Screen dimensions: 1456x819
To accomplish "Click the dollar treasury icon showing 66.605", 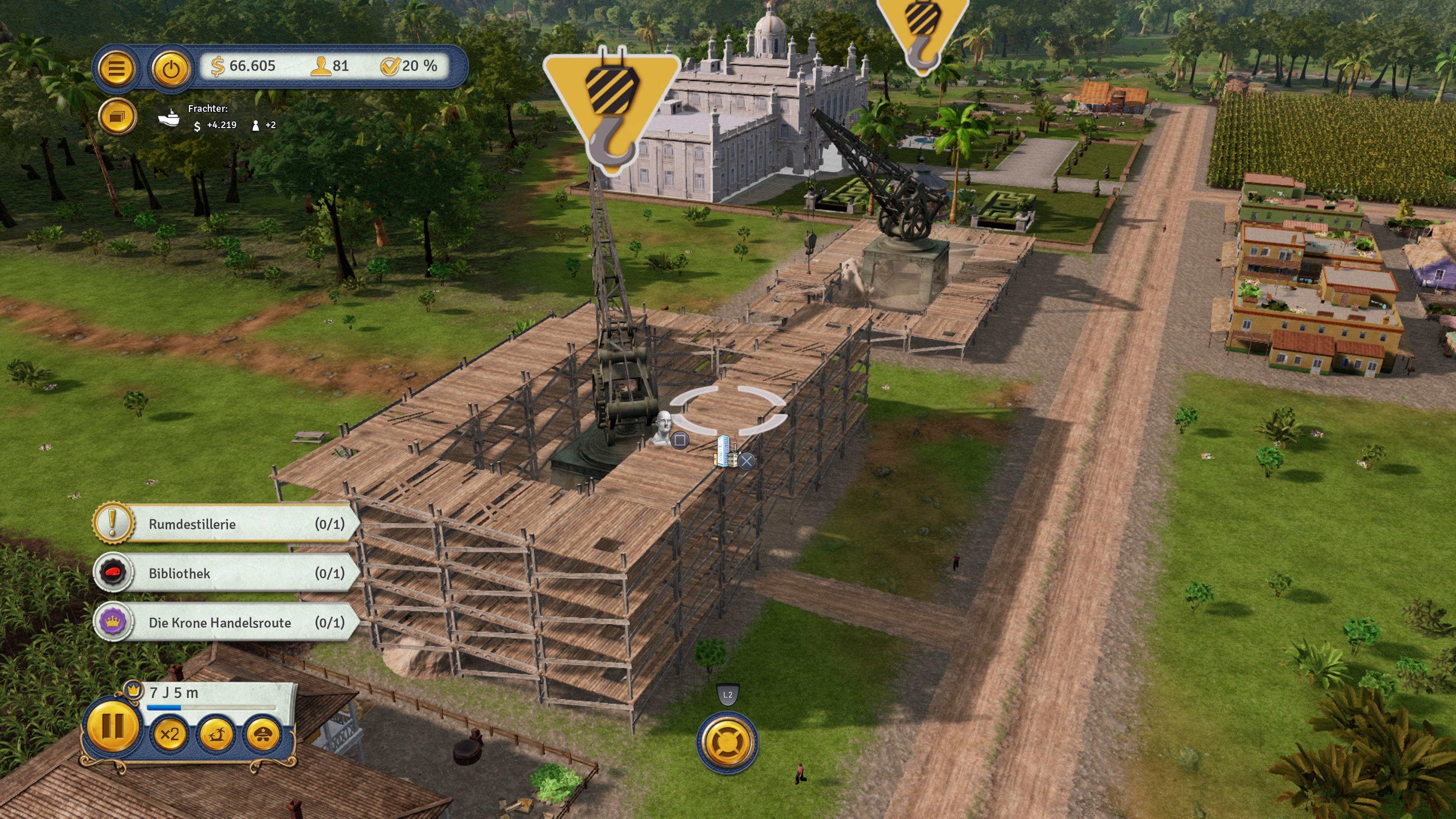I will coord(218,66).
